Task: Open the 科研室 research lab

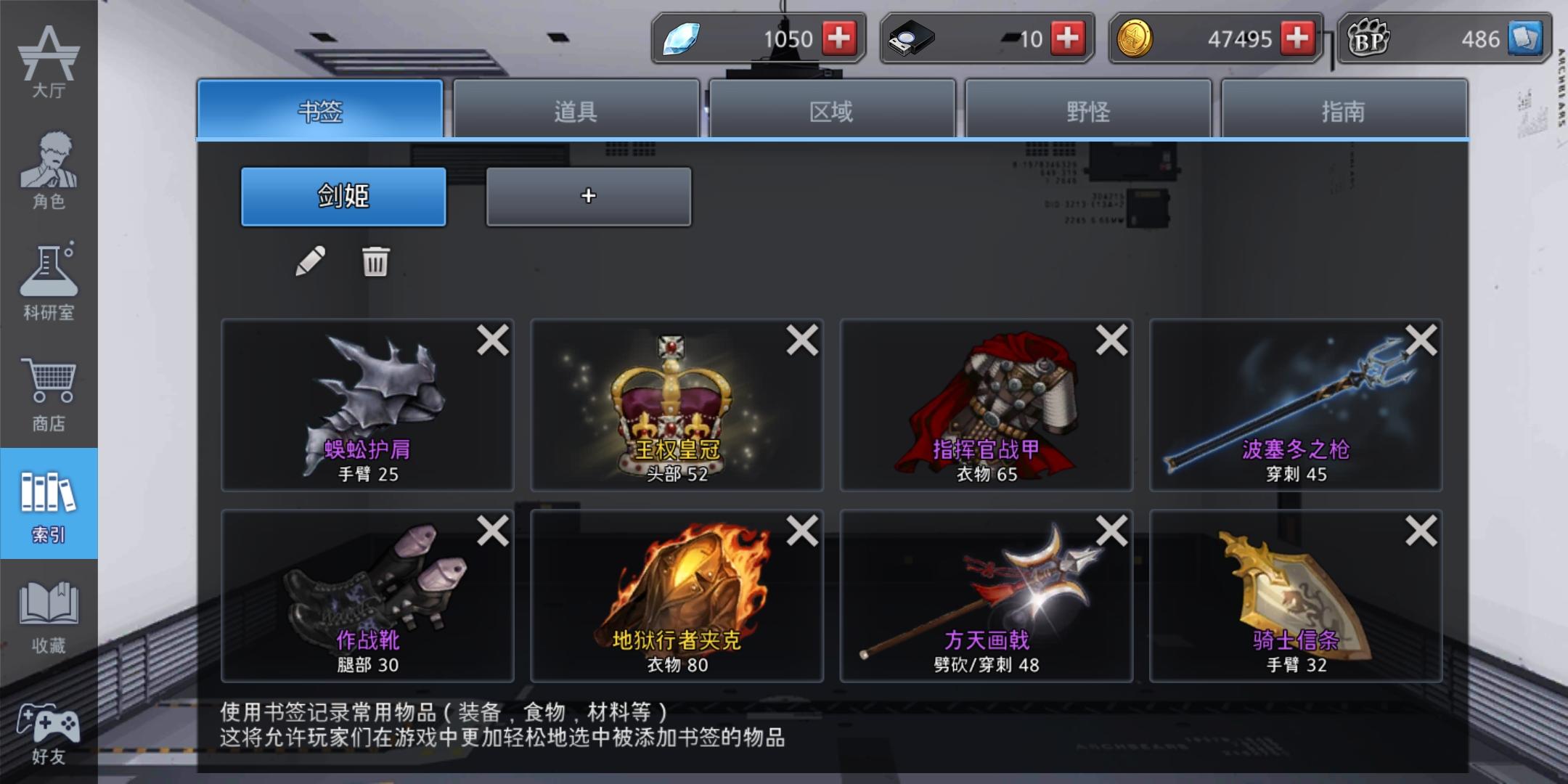Action: click(49, 279)
